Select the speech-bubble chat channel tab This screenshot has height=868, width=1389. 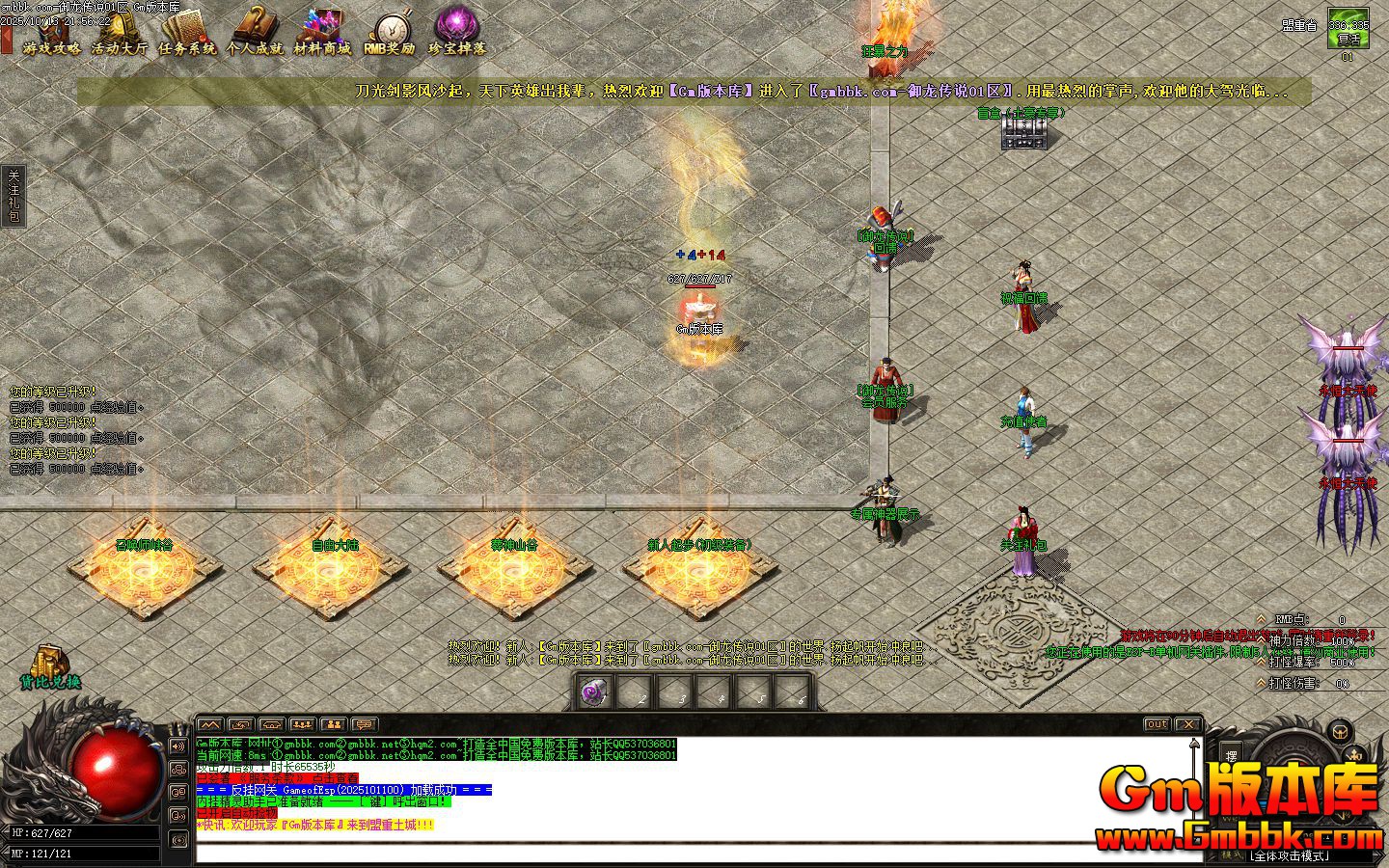(364, 724)
